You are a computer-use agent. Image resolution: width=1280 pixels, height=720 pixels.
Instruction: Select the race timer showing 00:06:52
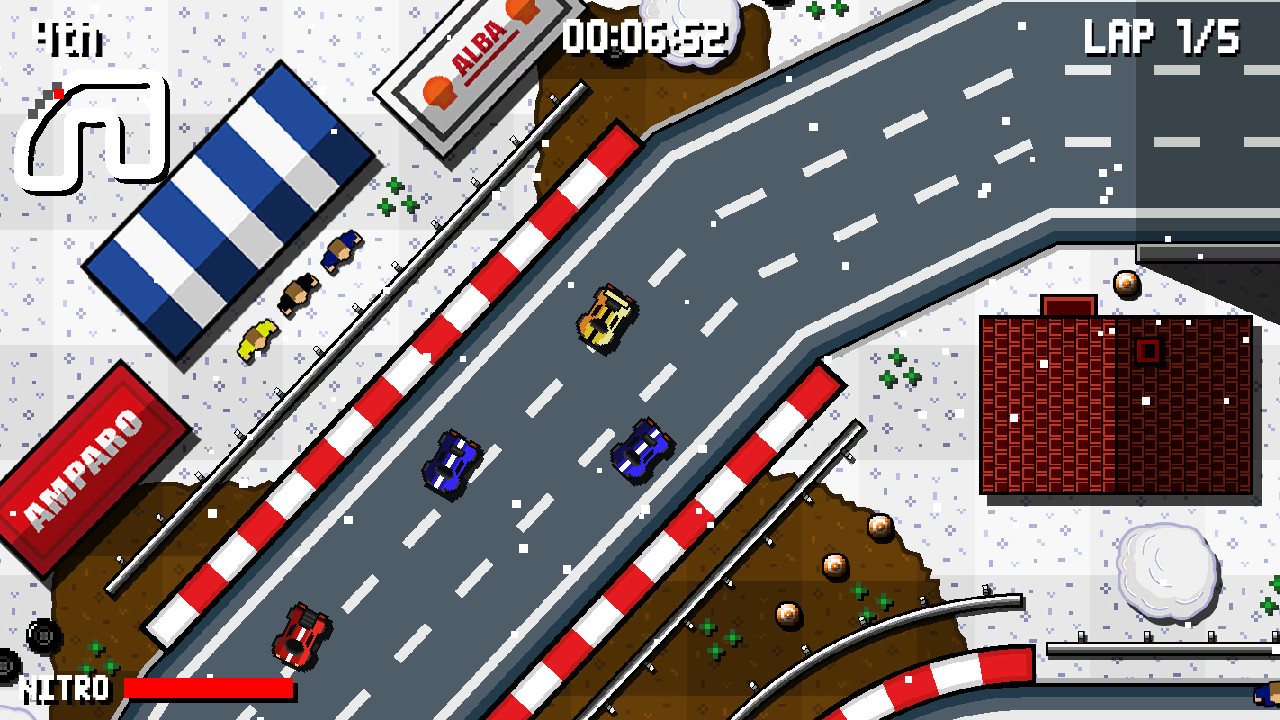coord(645,35)
